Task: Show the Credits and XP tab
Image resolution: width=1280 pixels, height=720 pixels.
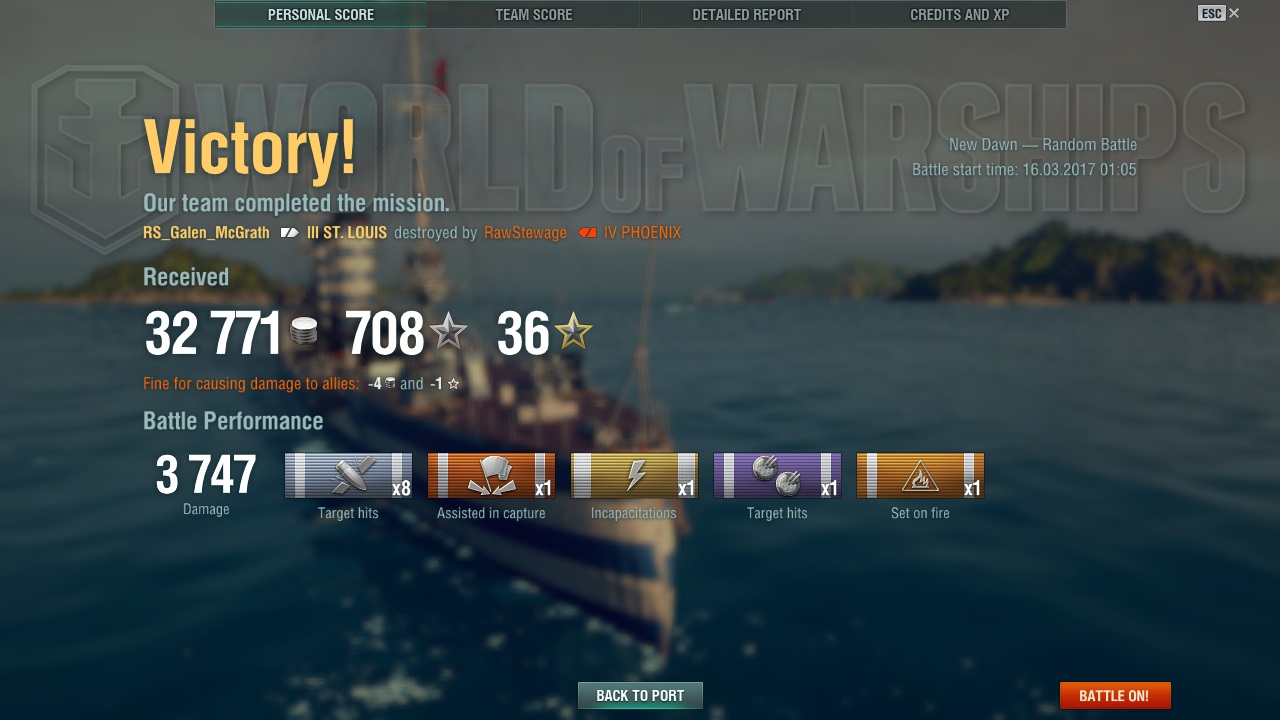Action: click(959, 15)
